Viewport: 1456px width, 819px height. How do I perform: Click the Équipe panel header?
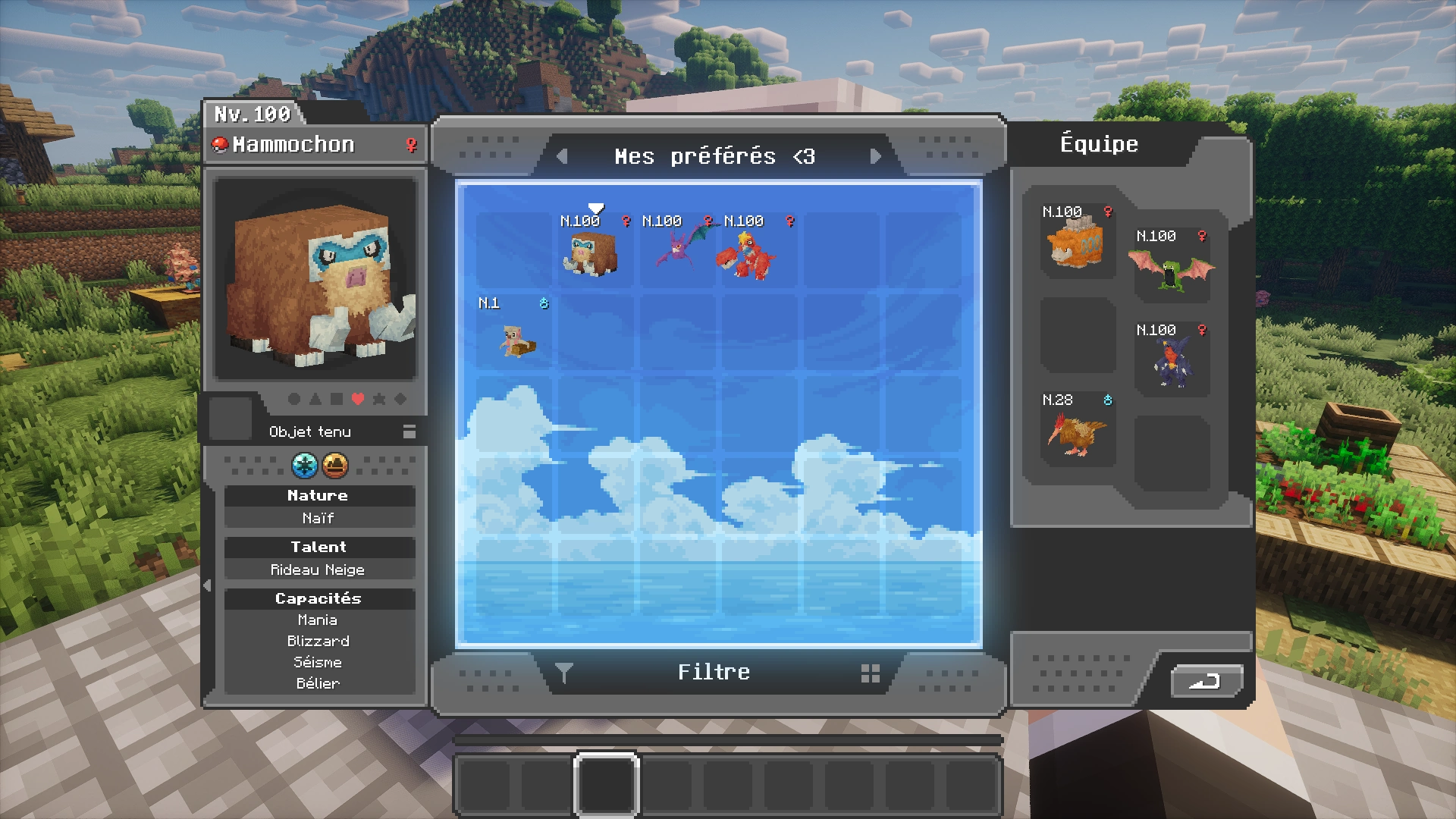tap(1098, 144)
